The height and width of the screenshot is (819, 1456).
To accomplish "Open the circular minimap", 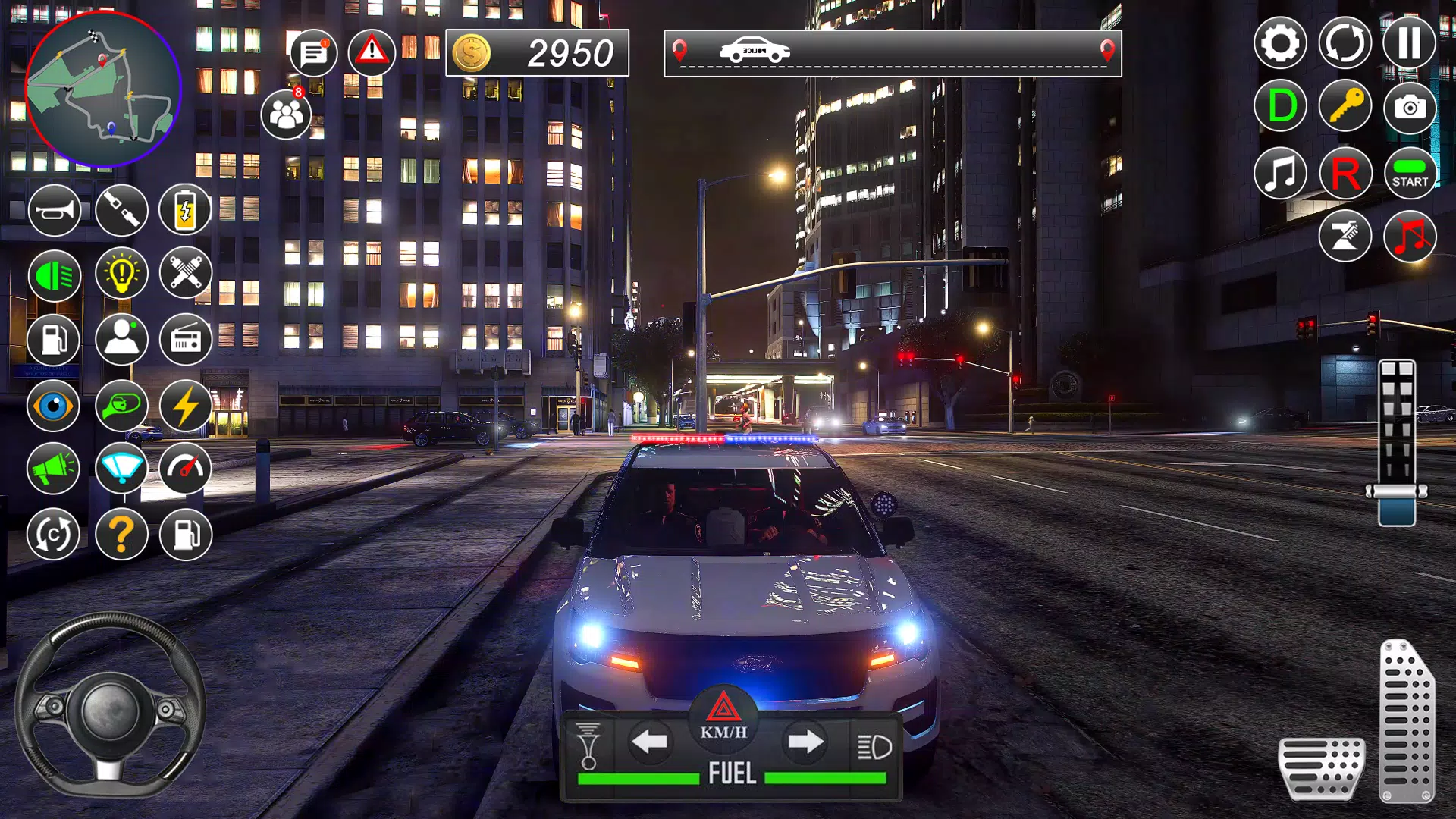I will [103, 89].
